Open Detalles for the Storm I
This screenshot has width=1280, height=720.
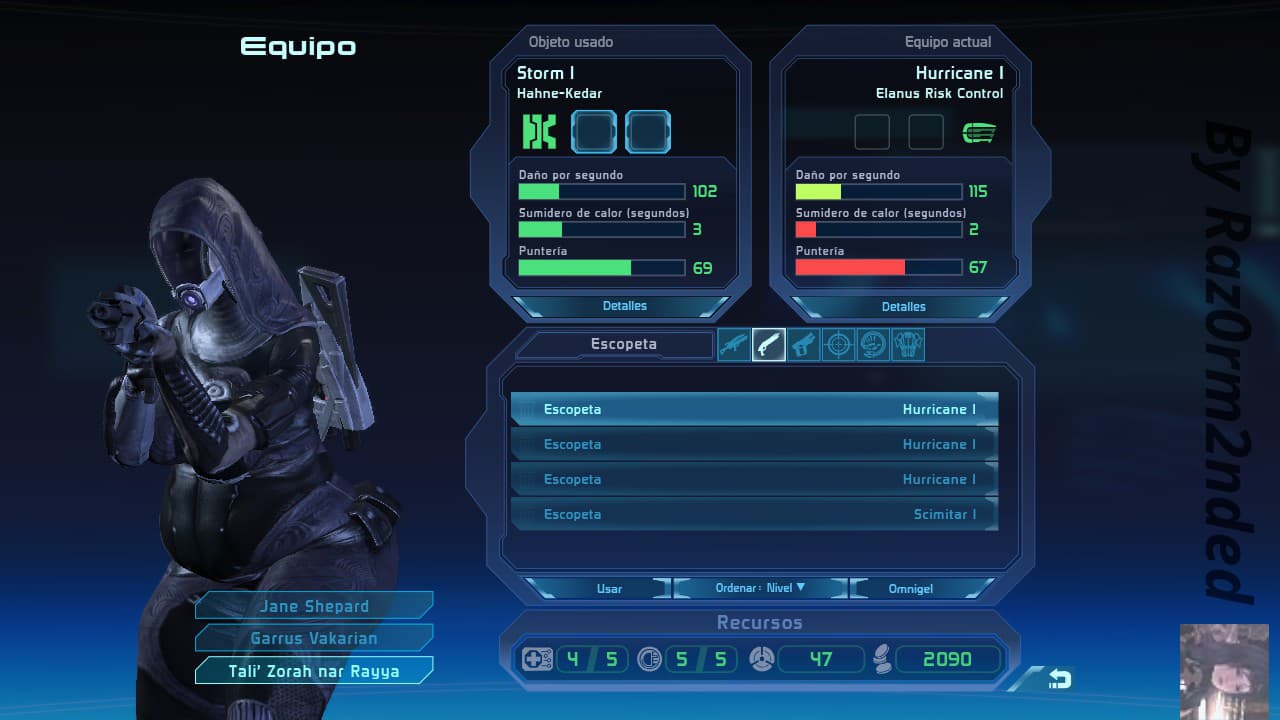[x=624, y=306]
